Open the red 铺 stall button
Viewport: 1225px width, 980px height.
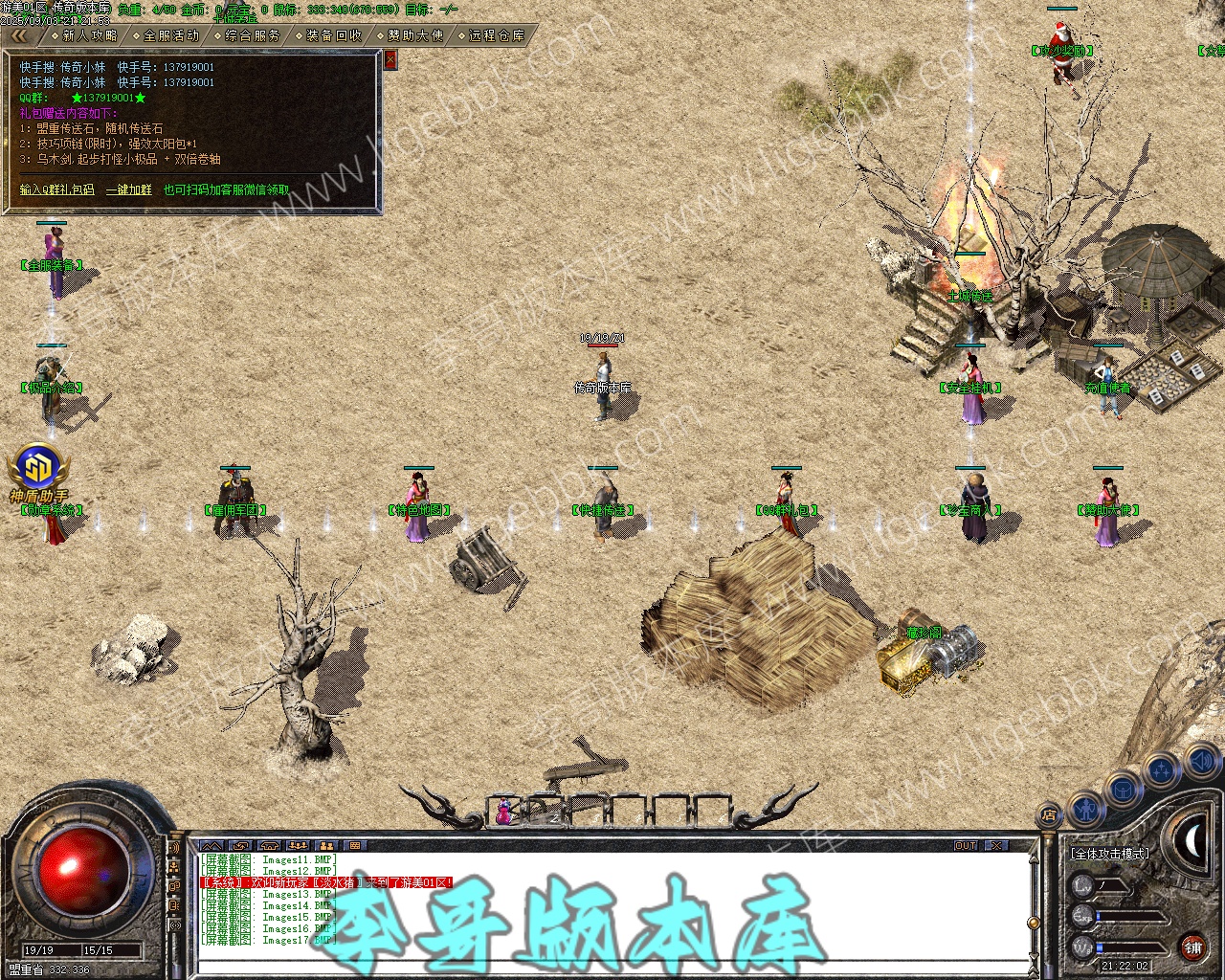pos(1192,948)
